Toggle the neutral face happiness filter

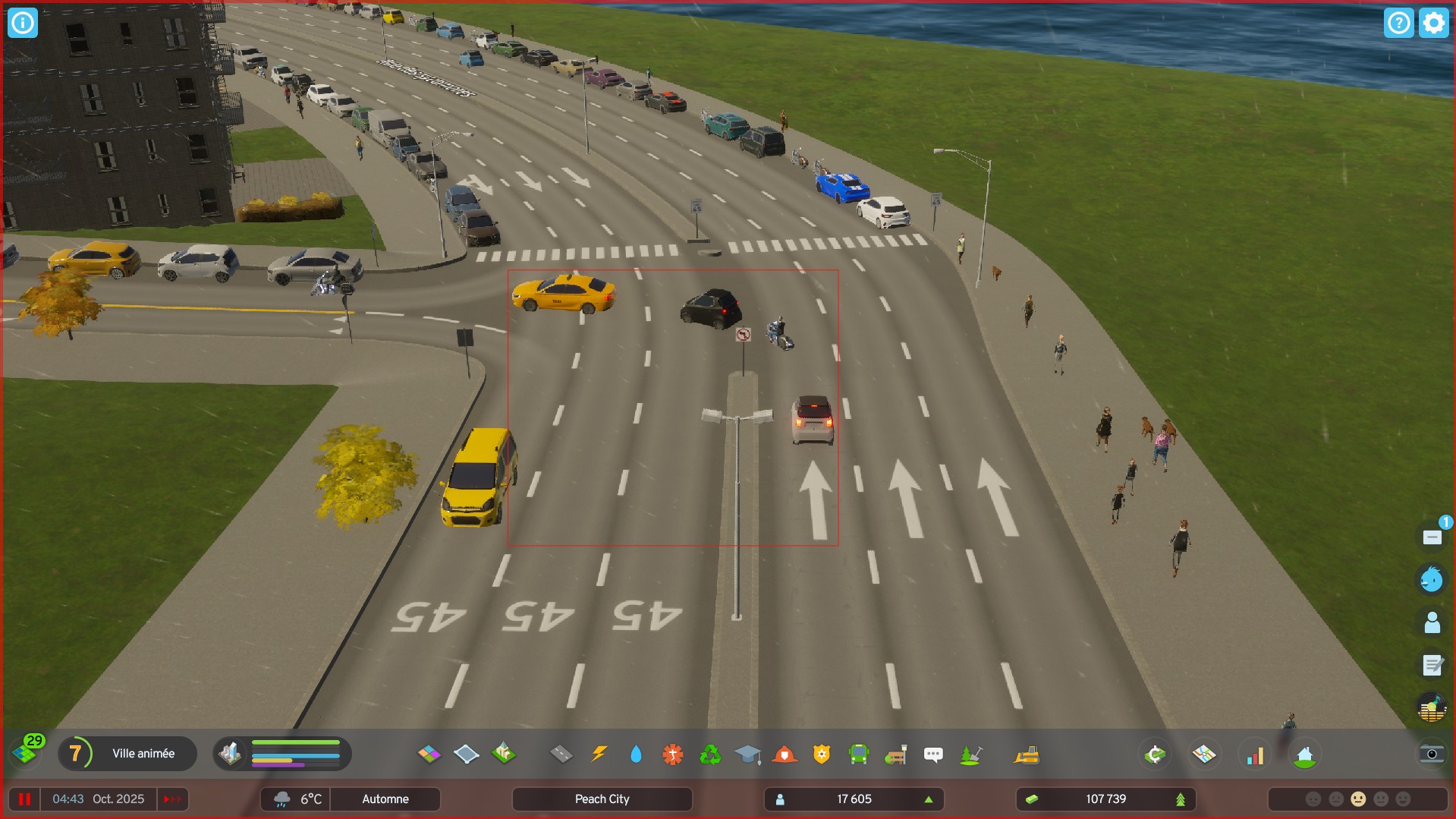1358,799
